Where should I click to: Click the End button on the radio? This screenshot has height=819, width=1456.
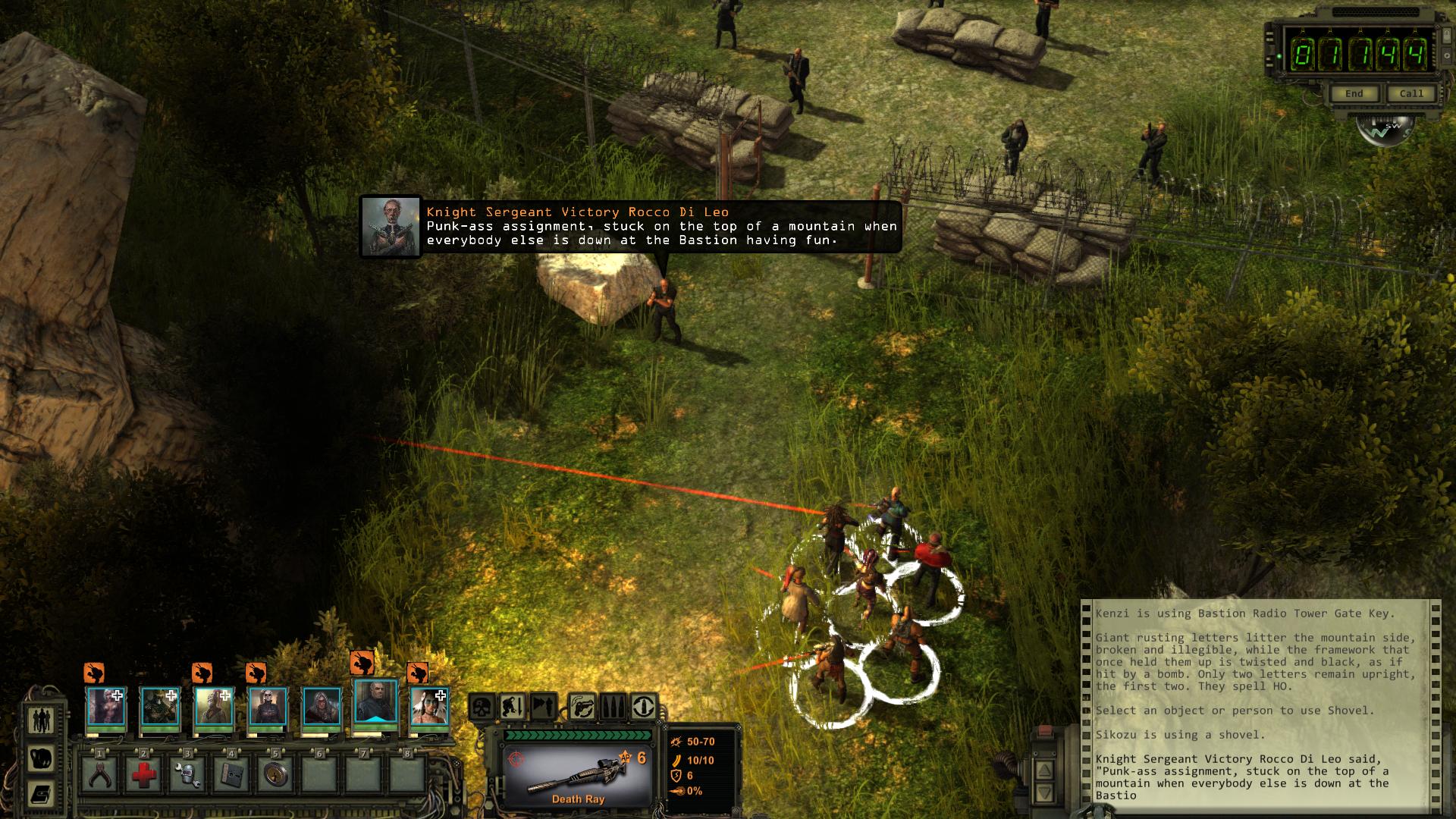[1354, 93]
